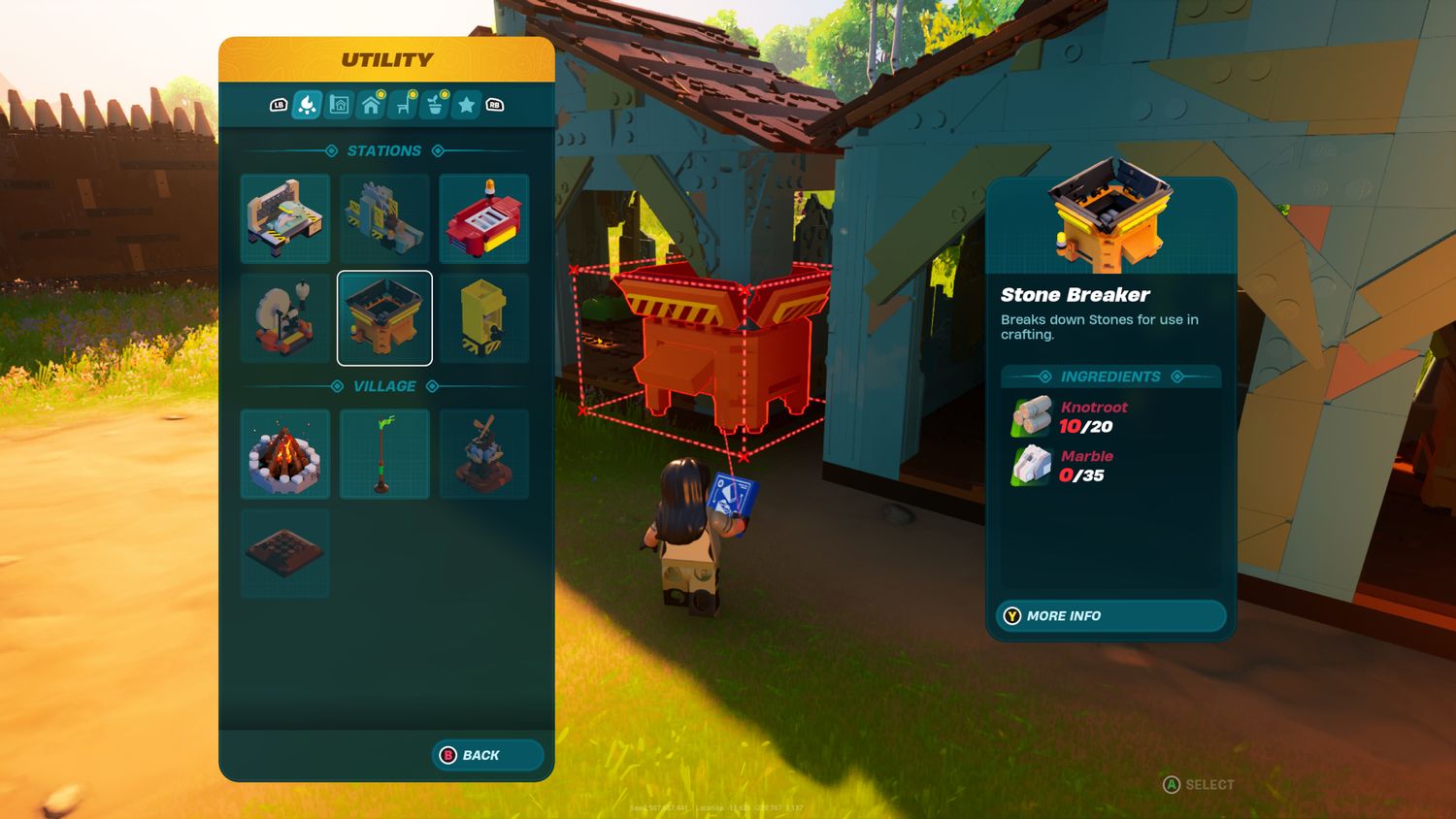Select the green flag pole tile
Screen dimensions: 1456x819
click(384, 454)
